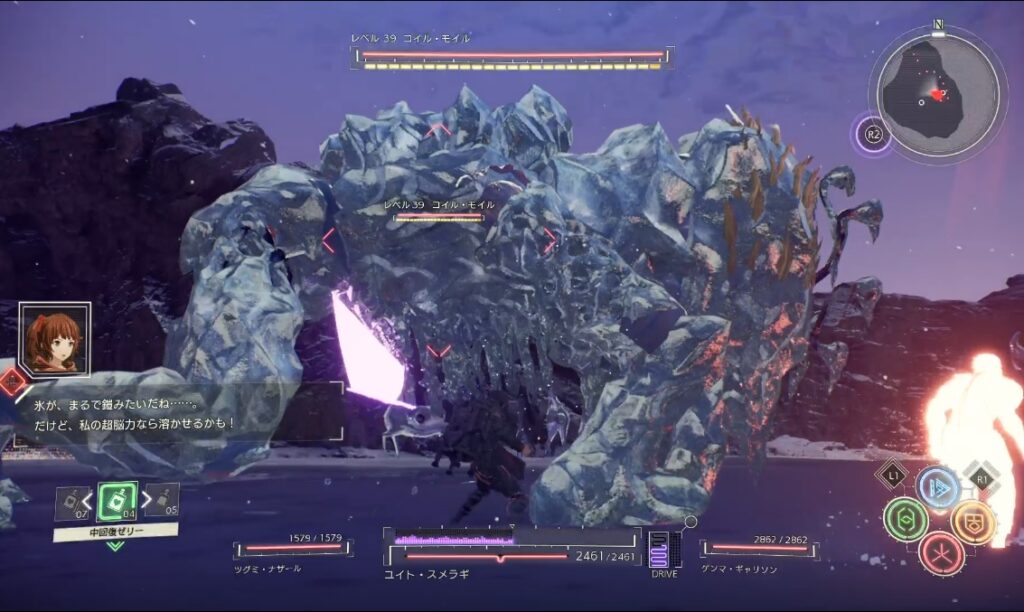Activate the yellow shield SAS power icon
Screen dimensions: 1024x612
click(972, 520)
